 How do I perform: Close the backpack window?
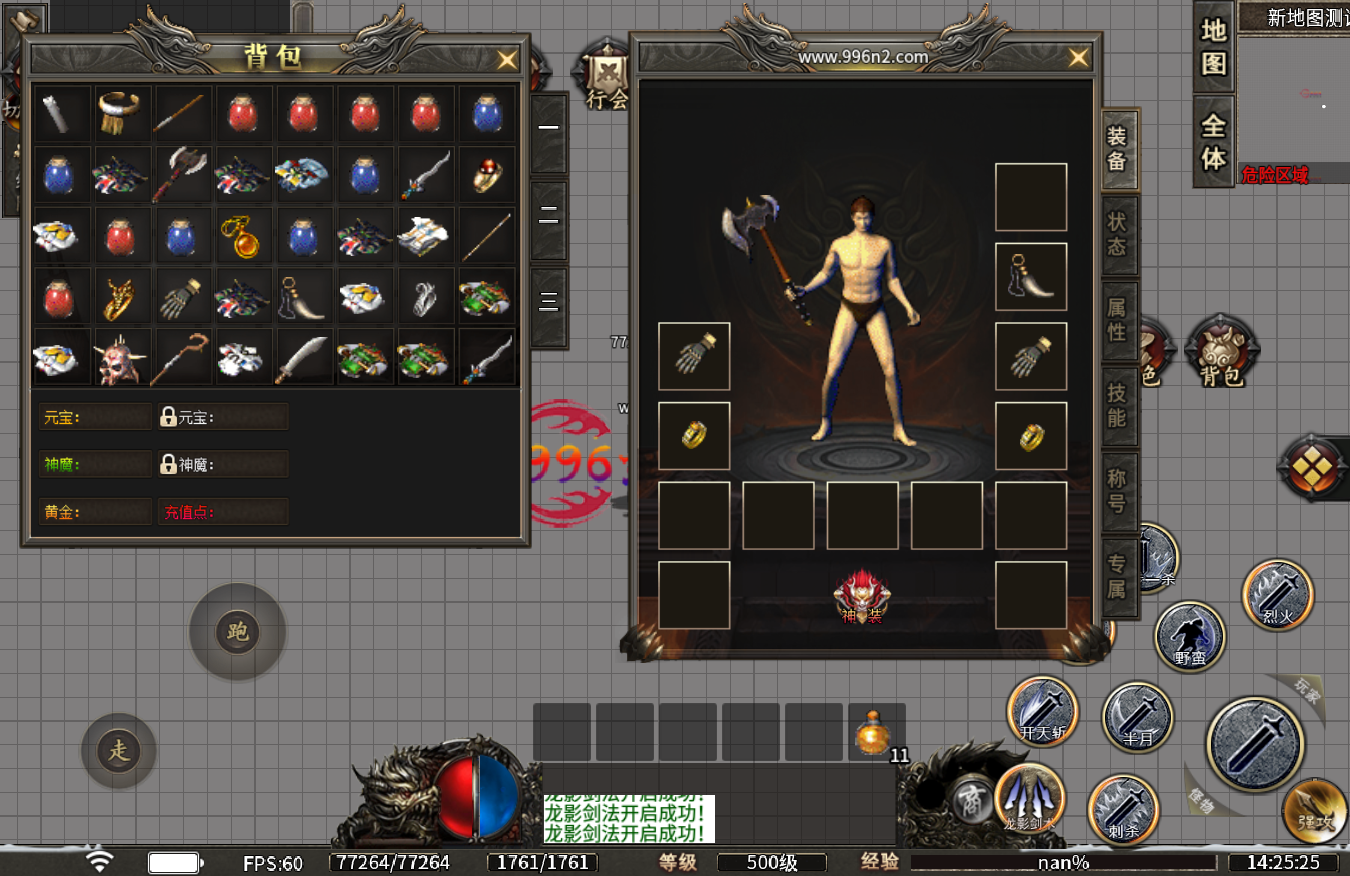pyautogui.click(x=508, y=60)
